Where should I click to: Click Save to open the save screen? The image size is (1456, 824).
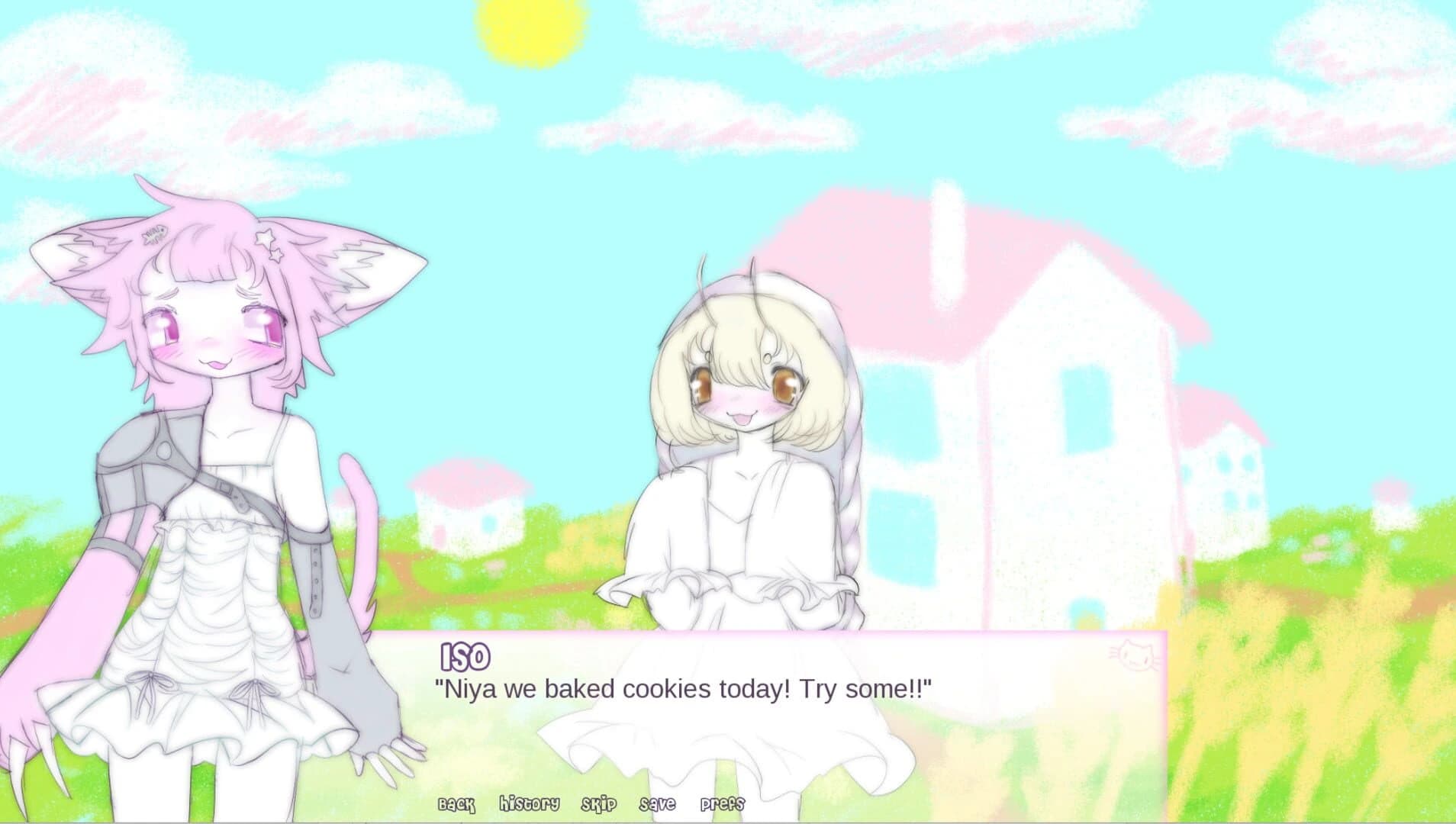click(657, 803)
